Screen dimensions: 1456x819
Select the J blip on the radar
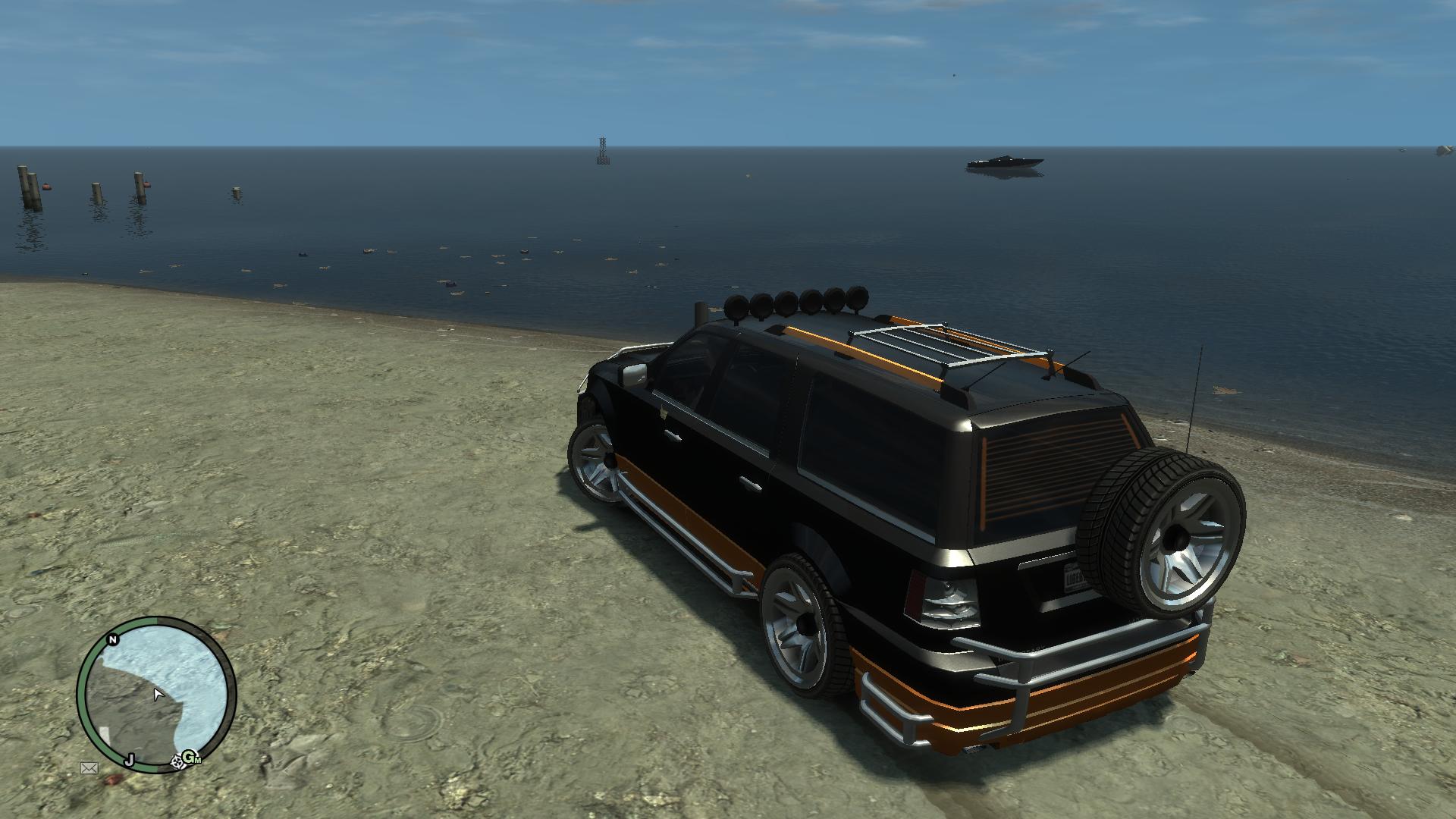[x=130, y=759]
